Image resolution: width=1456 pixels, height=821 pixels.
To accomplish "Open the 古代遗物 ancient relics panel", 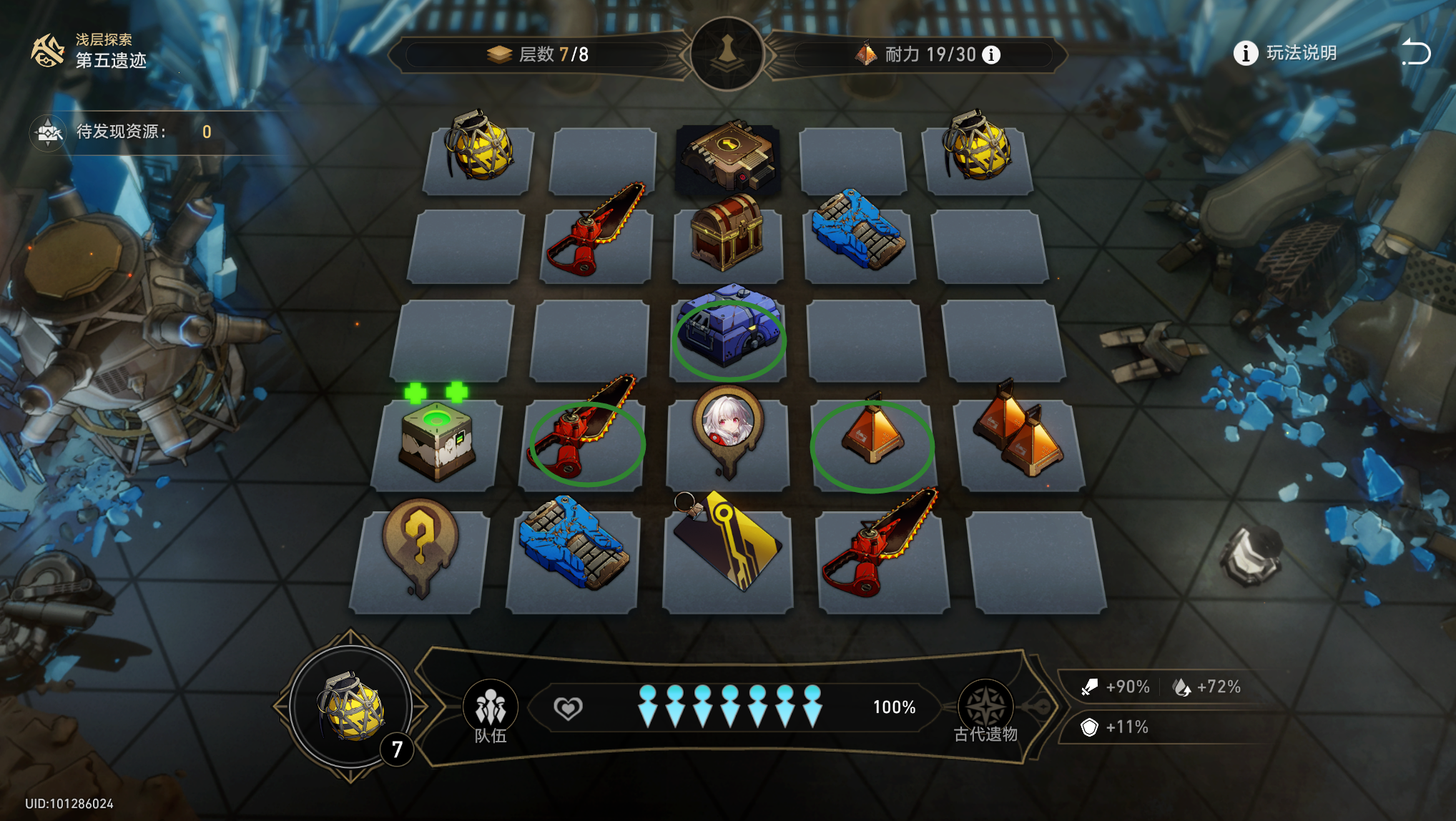I will tap(985, 710).
